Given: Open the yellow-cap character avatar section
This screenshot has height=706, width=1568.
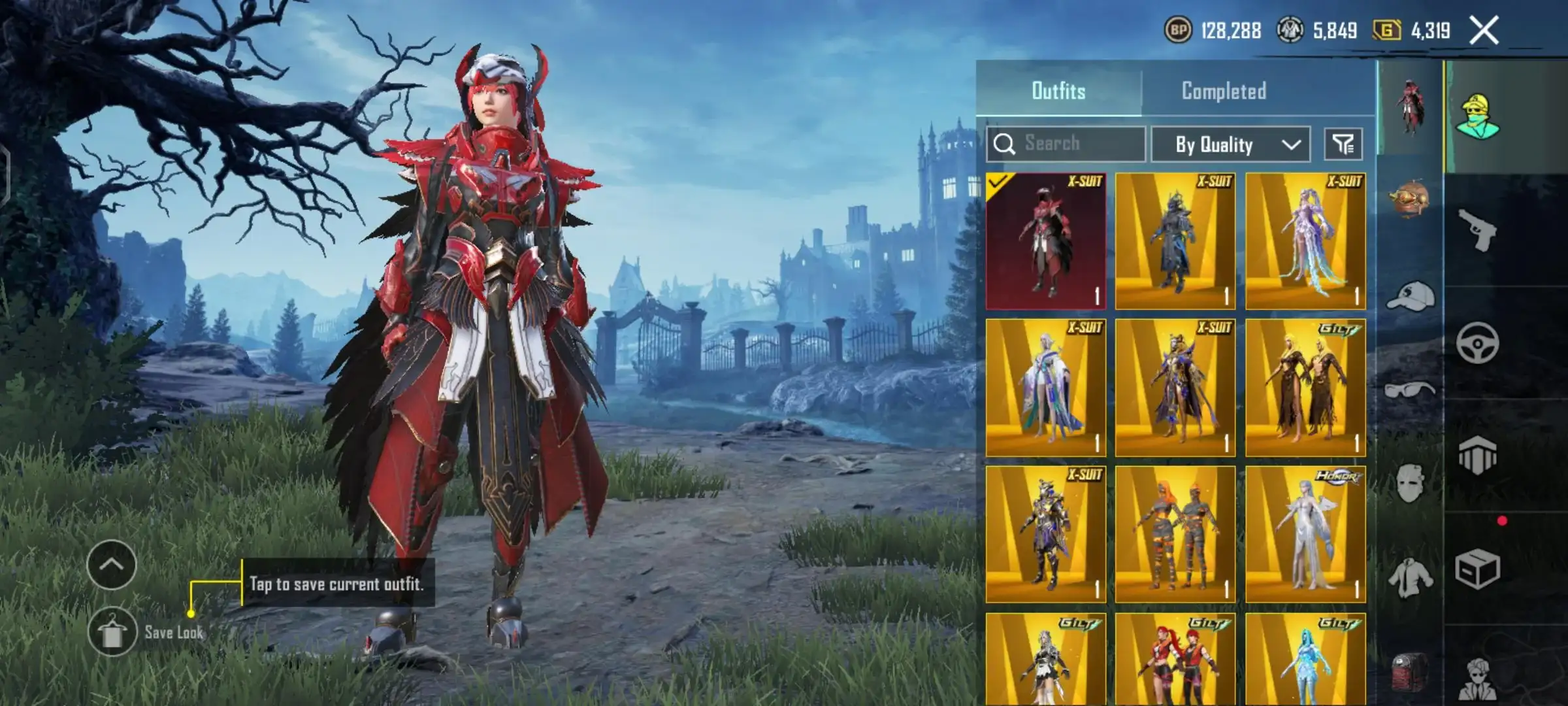Looking at the screenshot, I should click(1478, 118).
